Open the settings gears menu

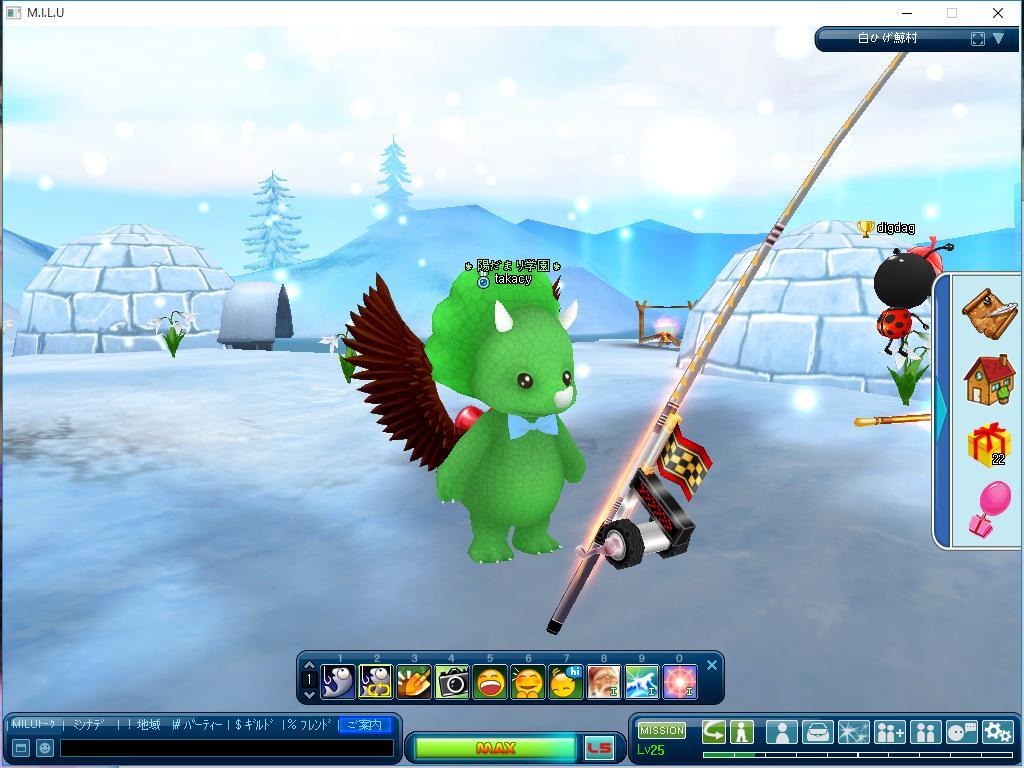click(997, 732)
